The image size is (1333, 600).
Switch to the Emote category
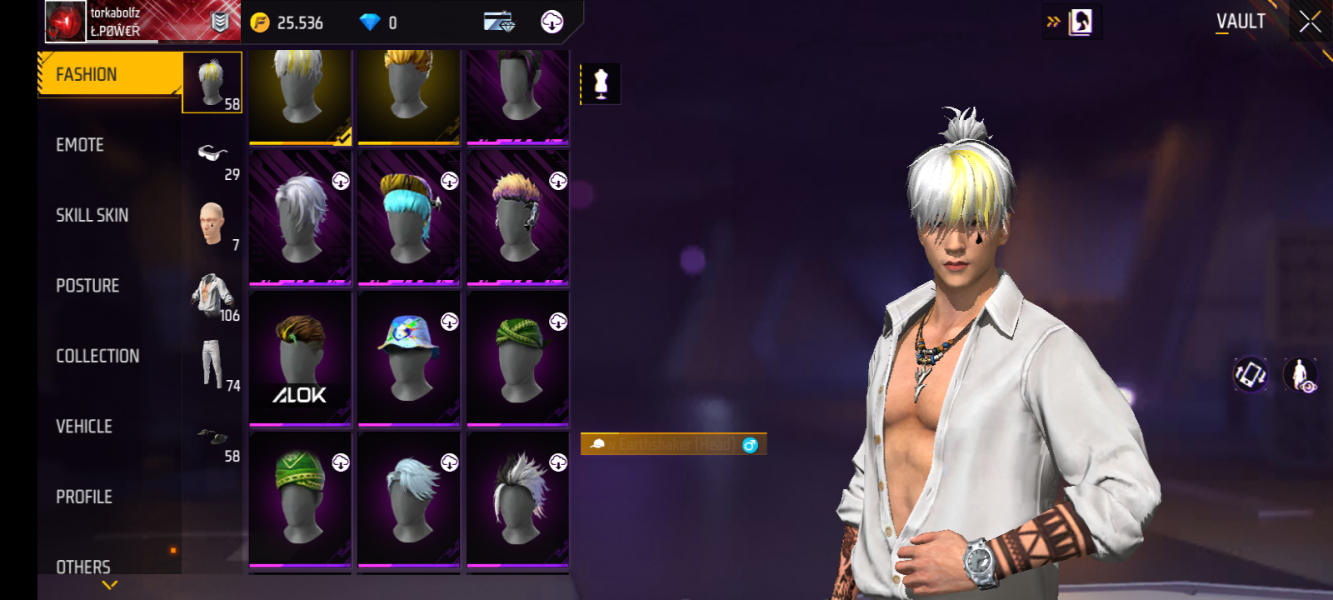[x=80, y=145]
